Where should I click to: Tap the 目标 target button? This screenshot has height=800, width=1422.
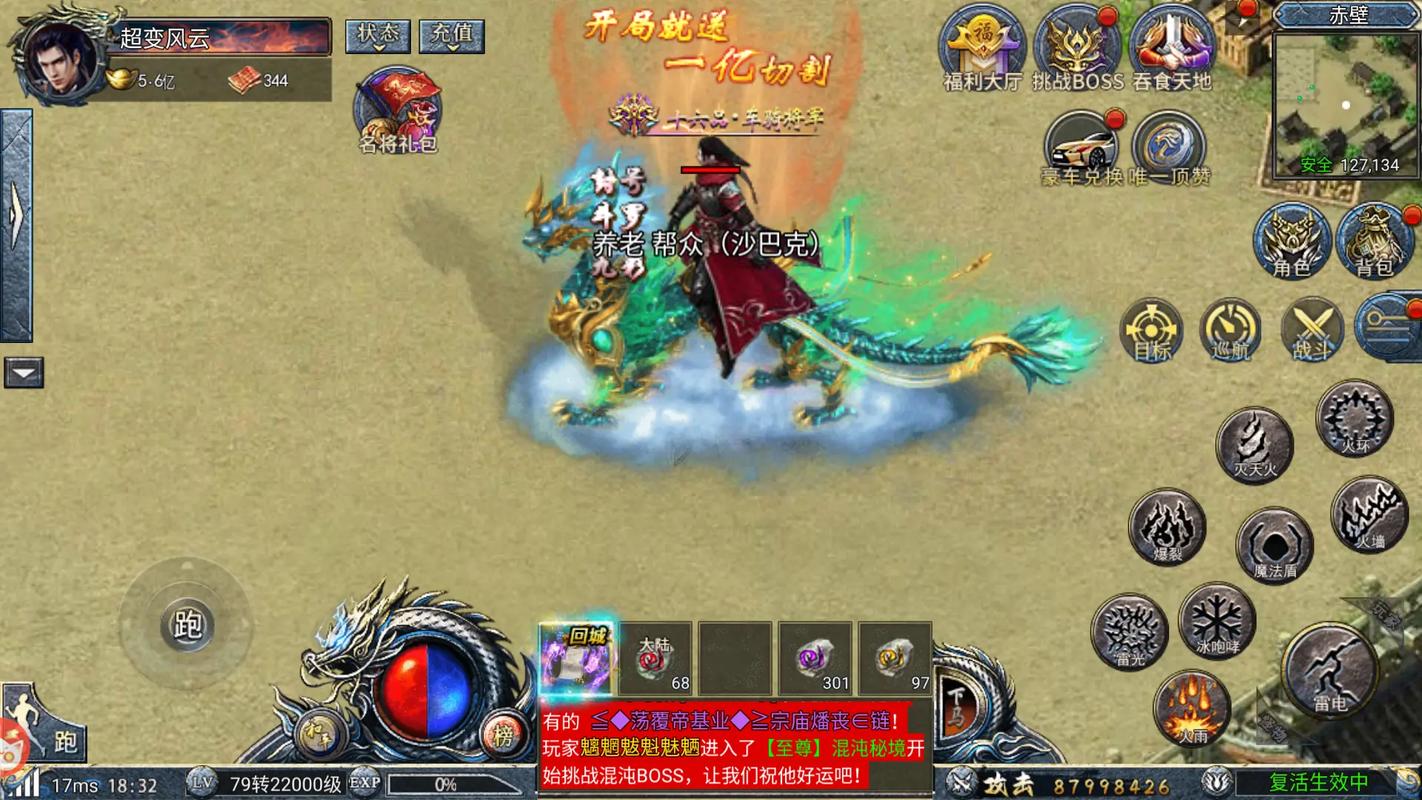(1152, 329)
